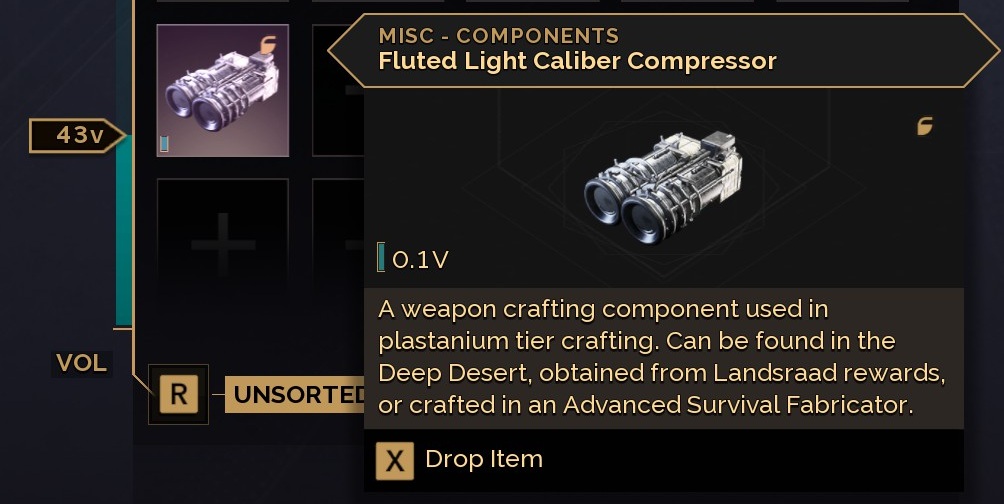This screenshot has height=504, width=1004.
Task: Click the Unsorted sort button
Action: click(x=297, y=395)
